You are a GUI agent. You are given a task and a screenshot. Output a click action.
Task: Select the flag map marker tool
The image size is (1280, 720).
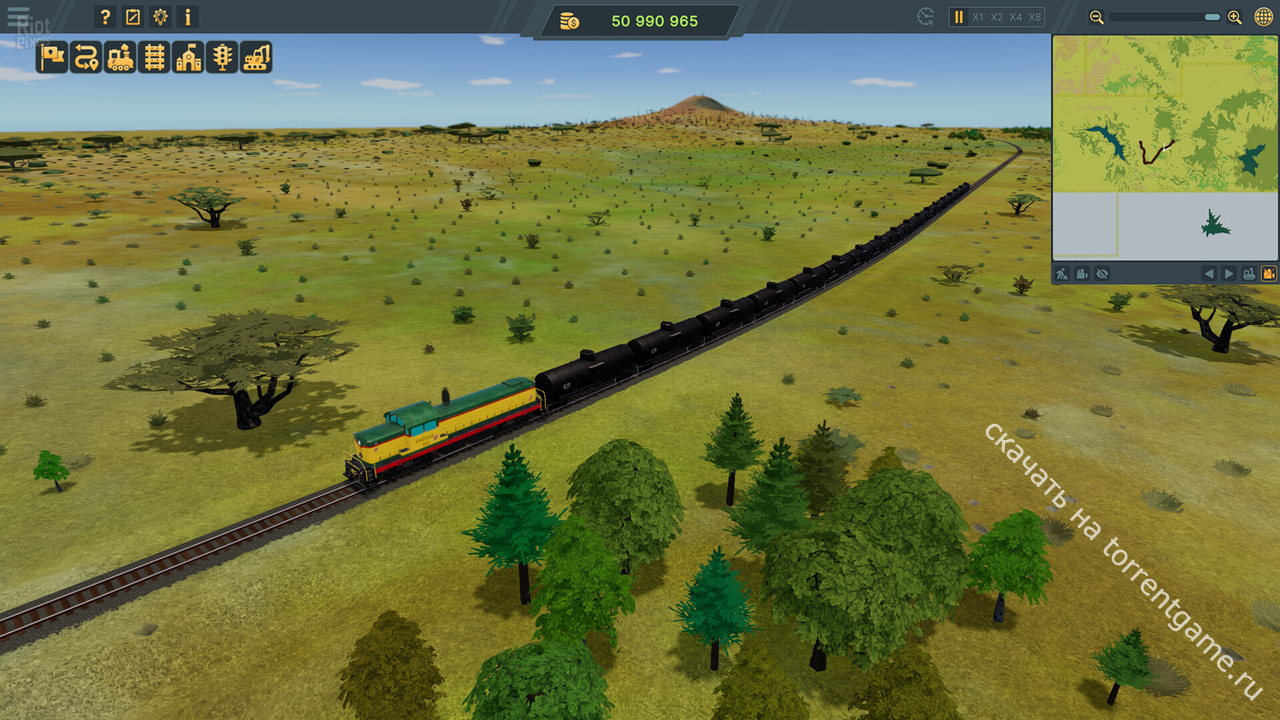[52, 57]
